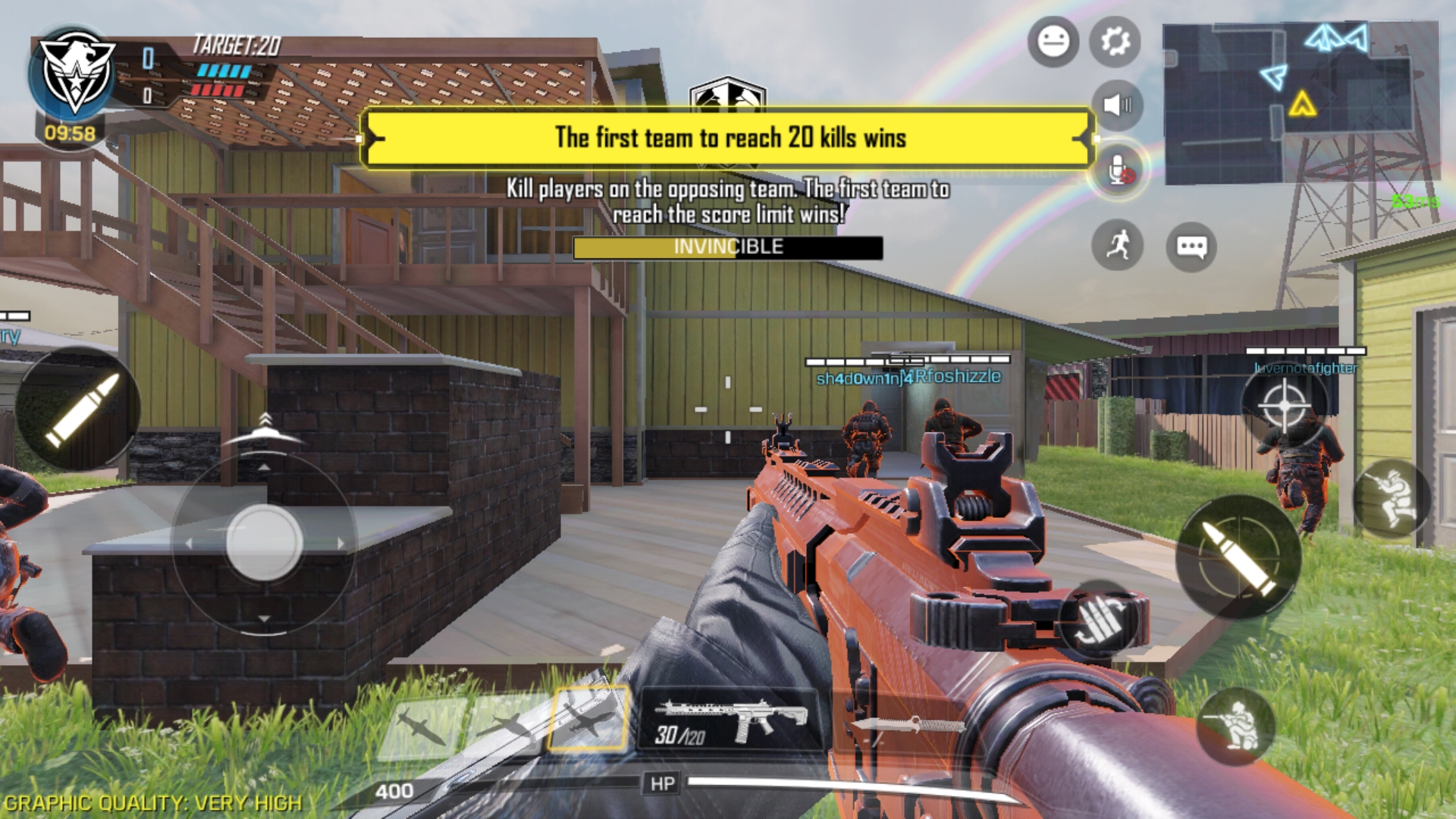Tap the aim-down-sights crosshair button
This screenshot has width=1456, height=819.
(x=1285, y=404)
